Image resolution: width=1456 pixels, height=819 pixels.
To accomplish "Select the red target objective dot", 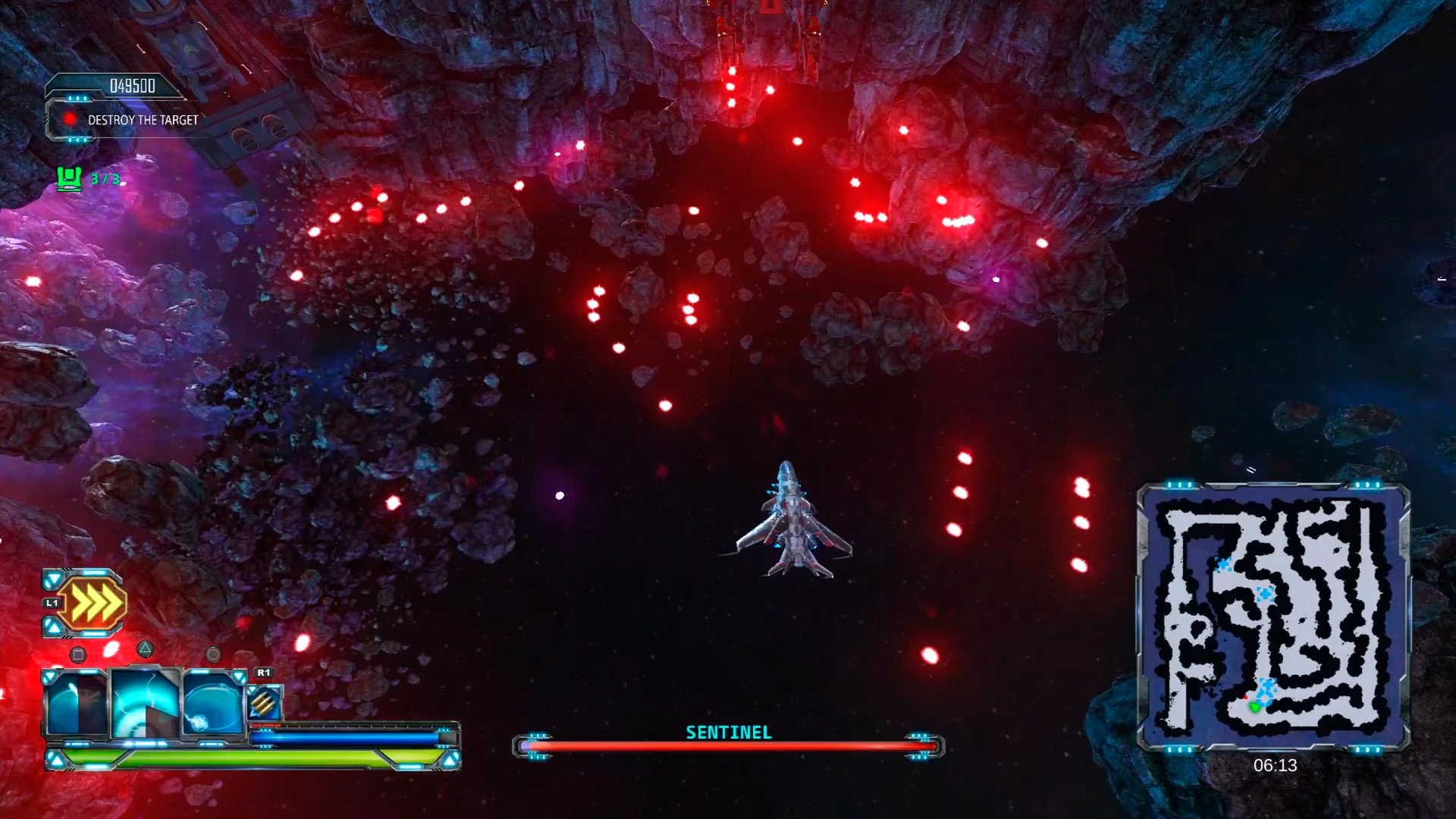I will coord(70,119).
